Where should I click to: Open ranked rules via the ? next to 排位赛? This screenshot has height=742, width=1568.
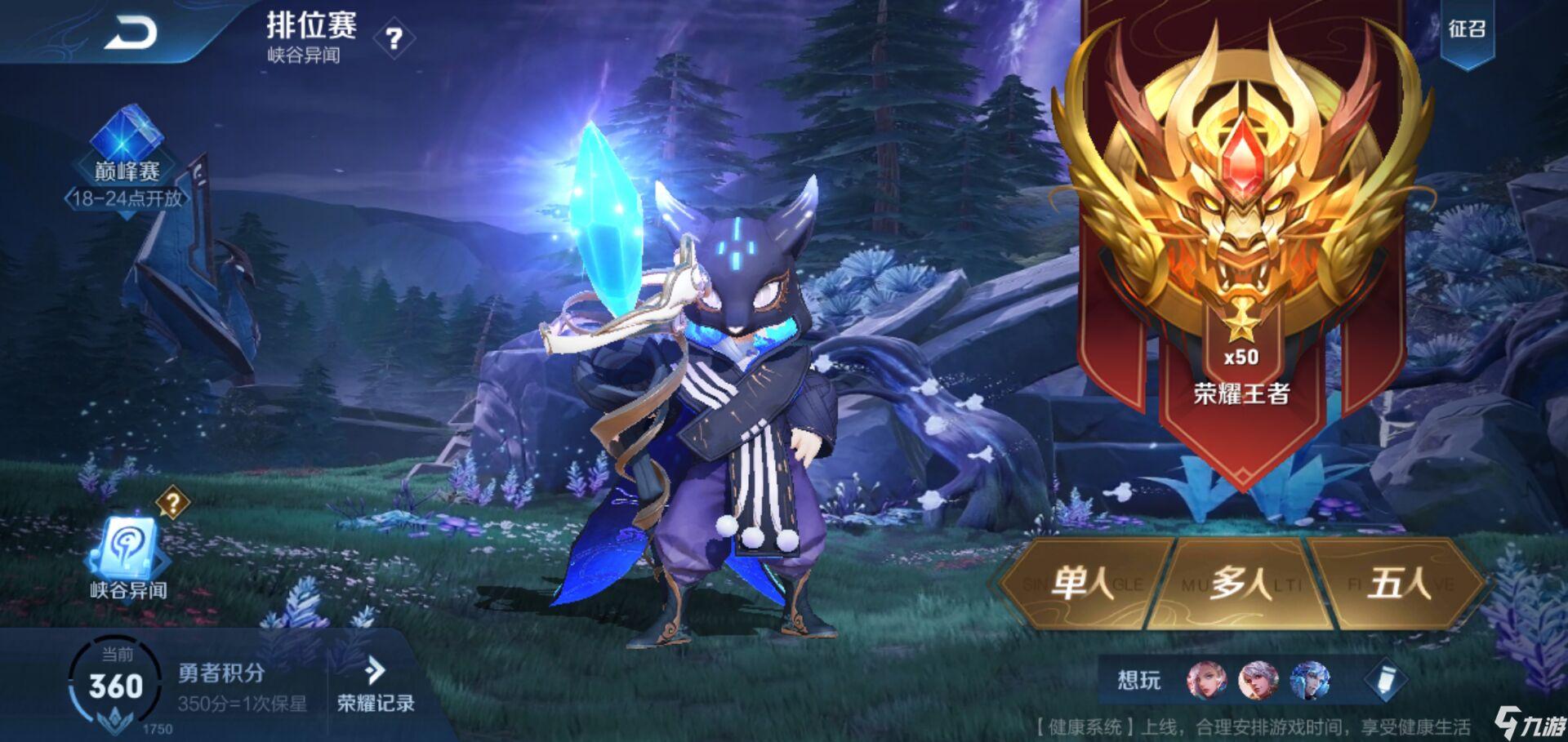394,38
